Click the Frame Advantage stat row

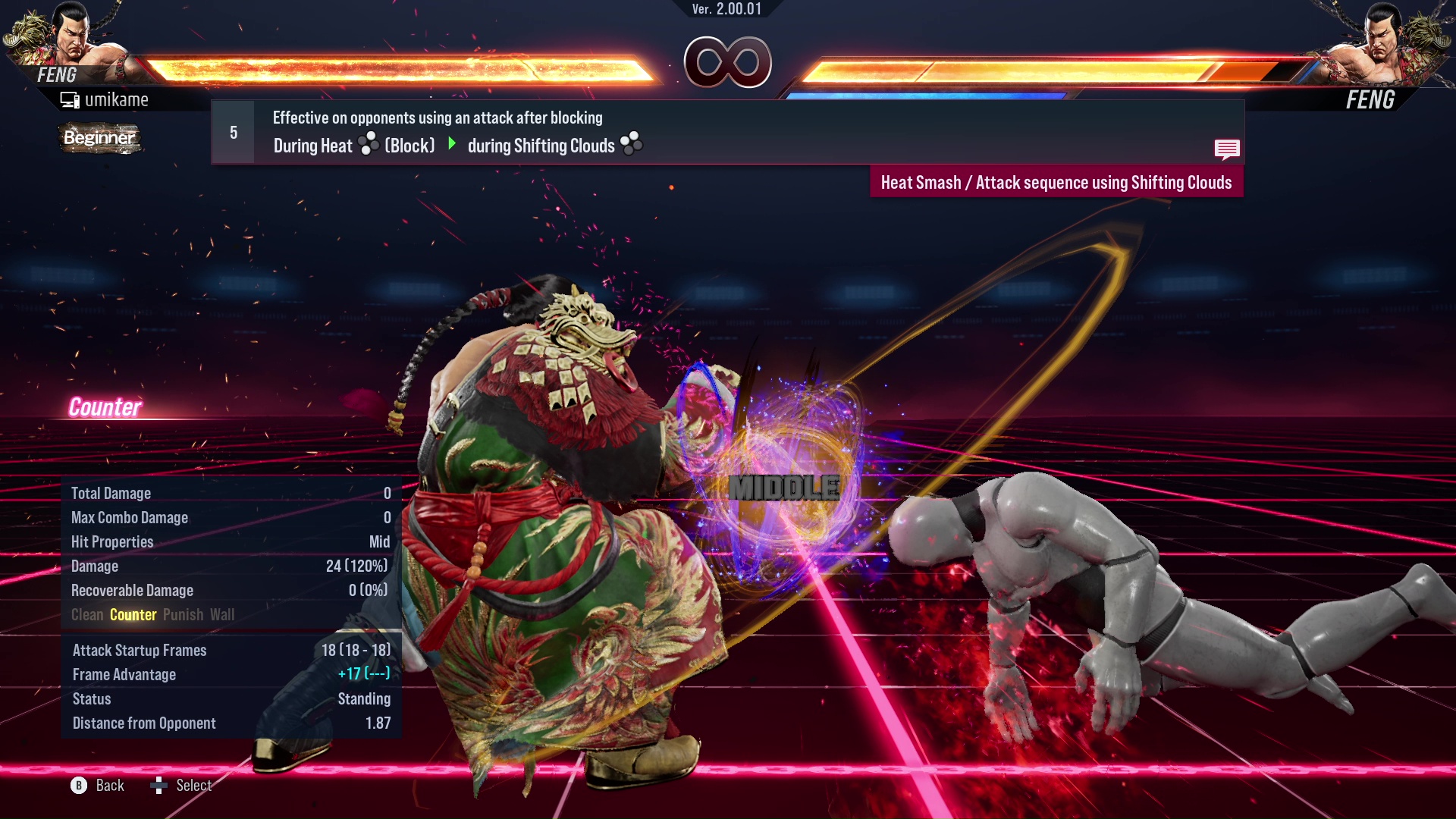[227, 674]
